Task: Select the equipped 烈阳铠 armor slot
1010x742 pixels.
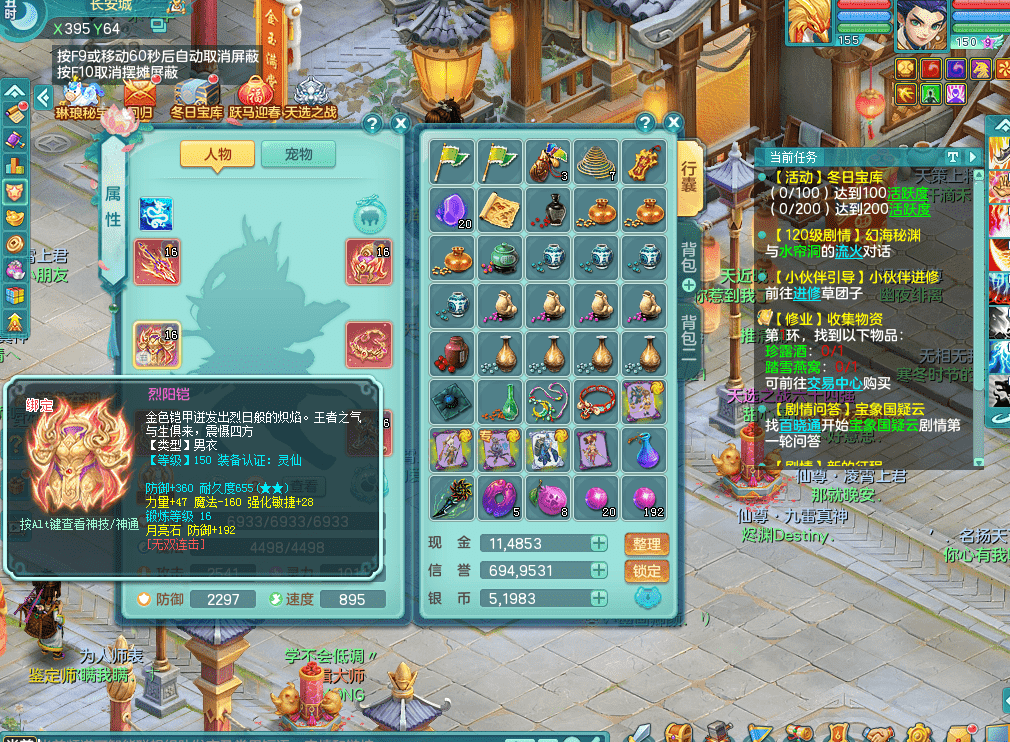Action: [x=157, y=344]
